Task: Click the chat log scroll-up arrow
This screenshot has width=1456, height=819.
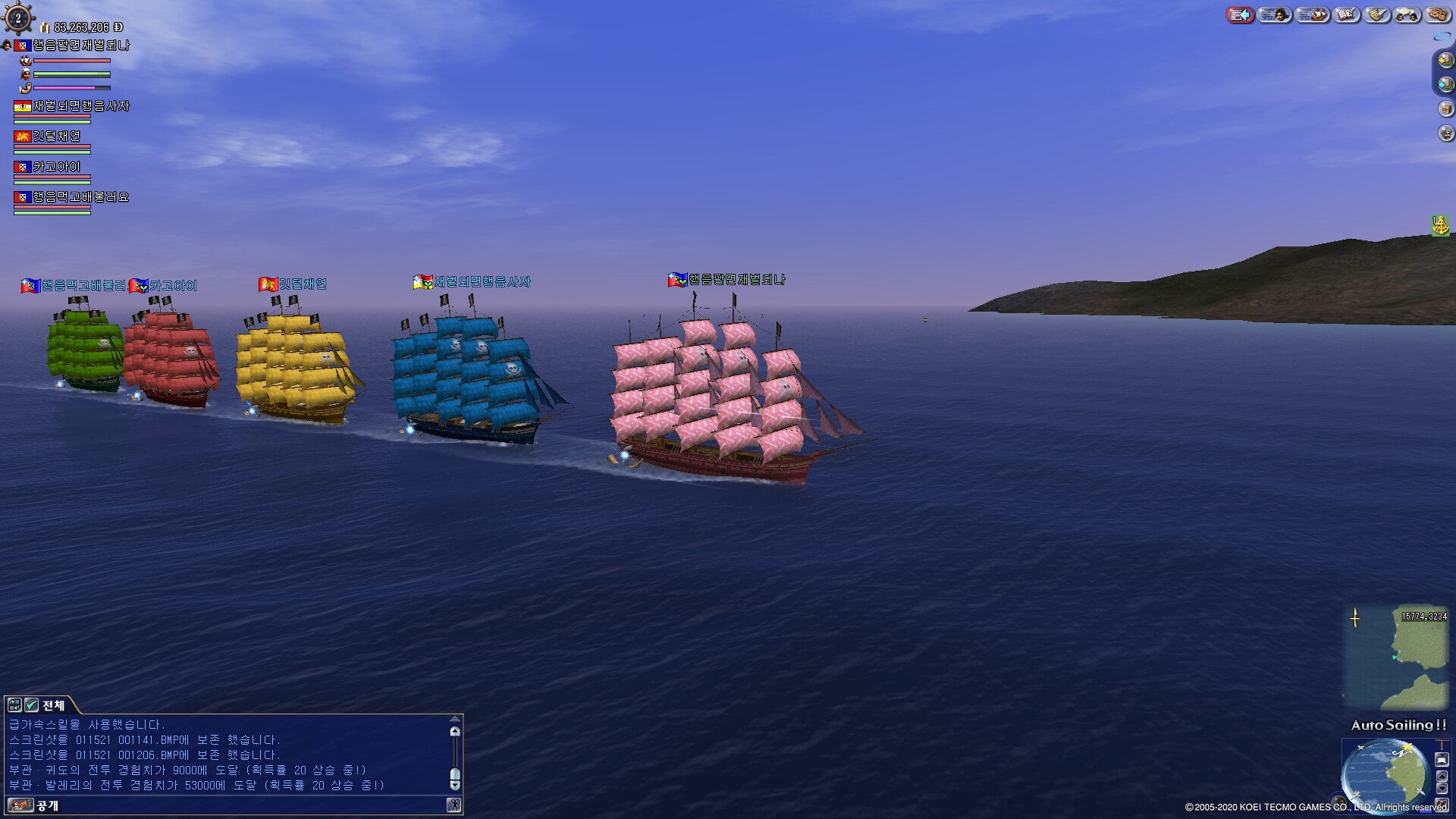Action: [455, 732]
